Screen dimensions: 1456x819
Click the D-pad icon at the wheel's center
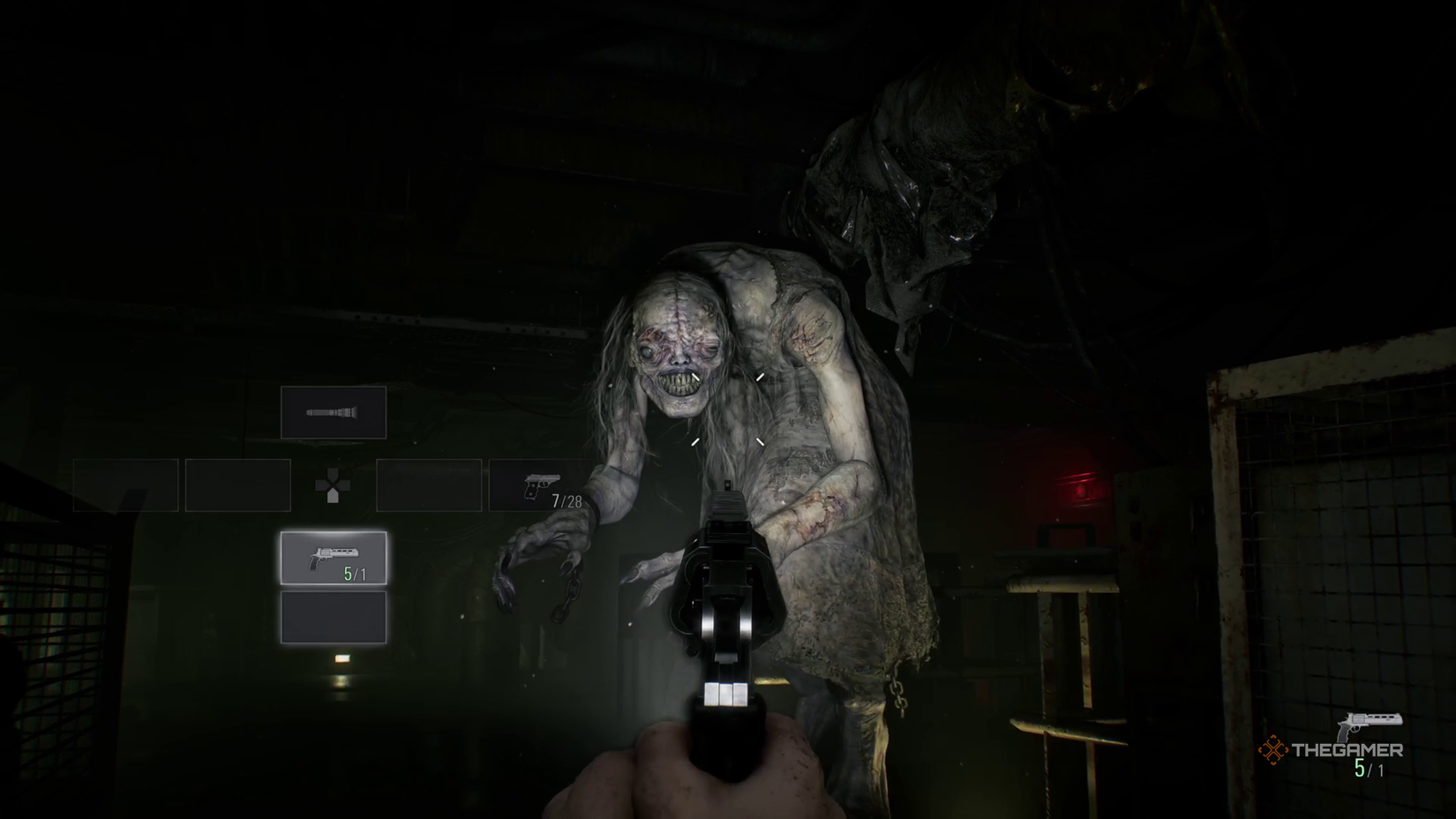[333, 485]
